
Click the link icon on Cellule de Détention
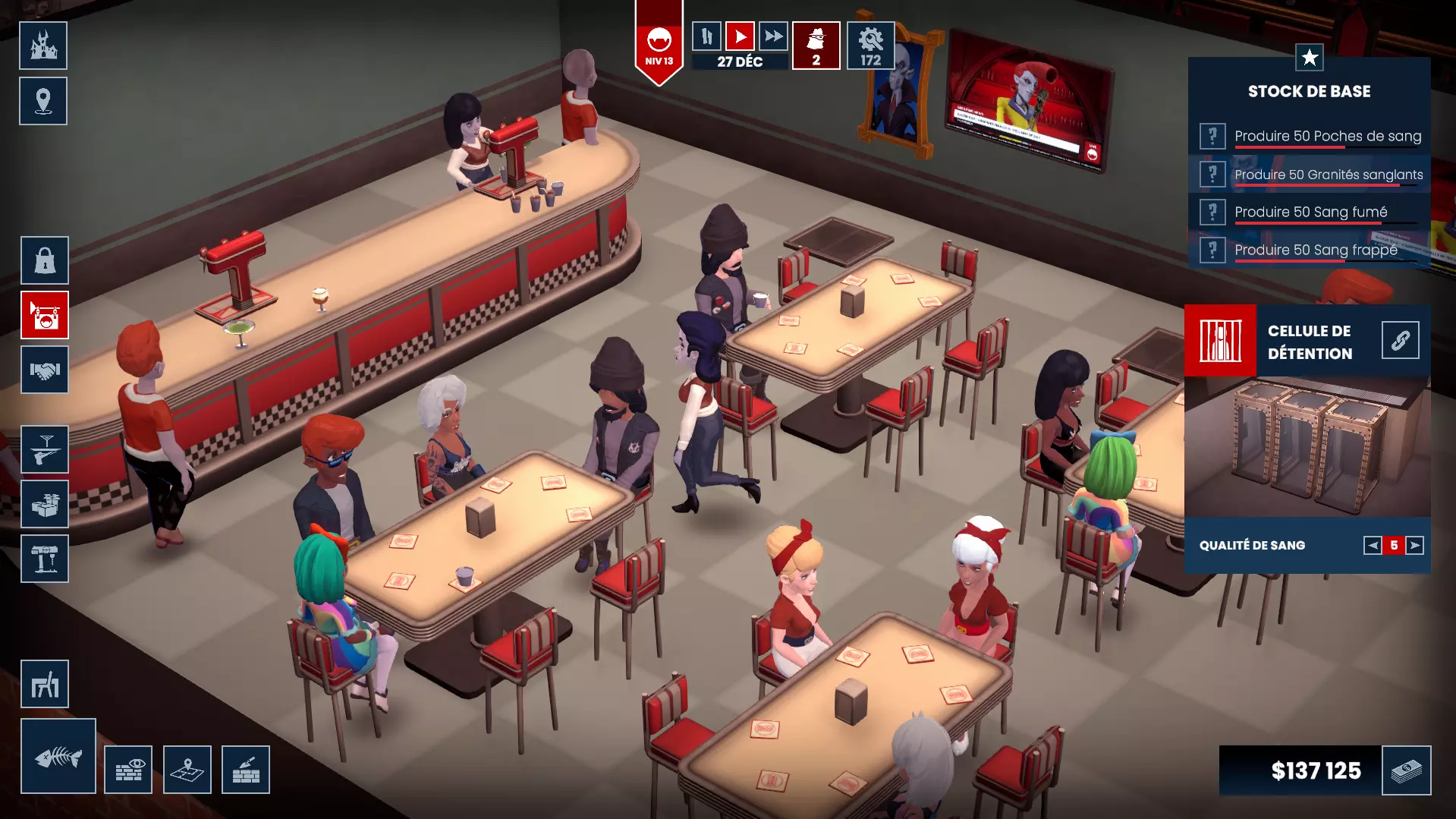click(1401, 340)
